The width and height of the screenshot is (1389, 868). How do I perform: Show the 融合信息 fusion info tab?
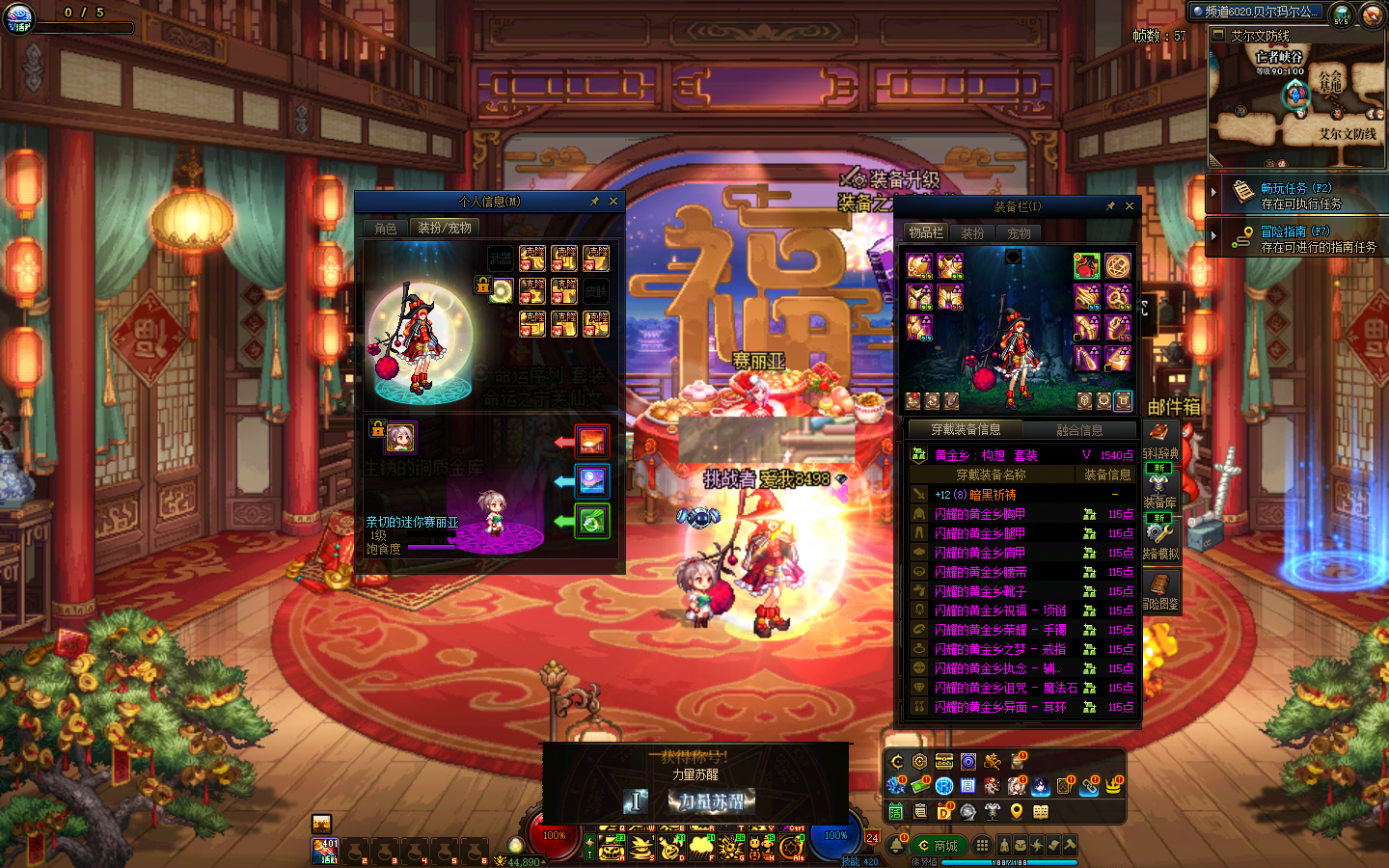pyautogui.click(x=1079, y=430)
